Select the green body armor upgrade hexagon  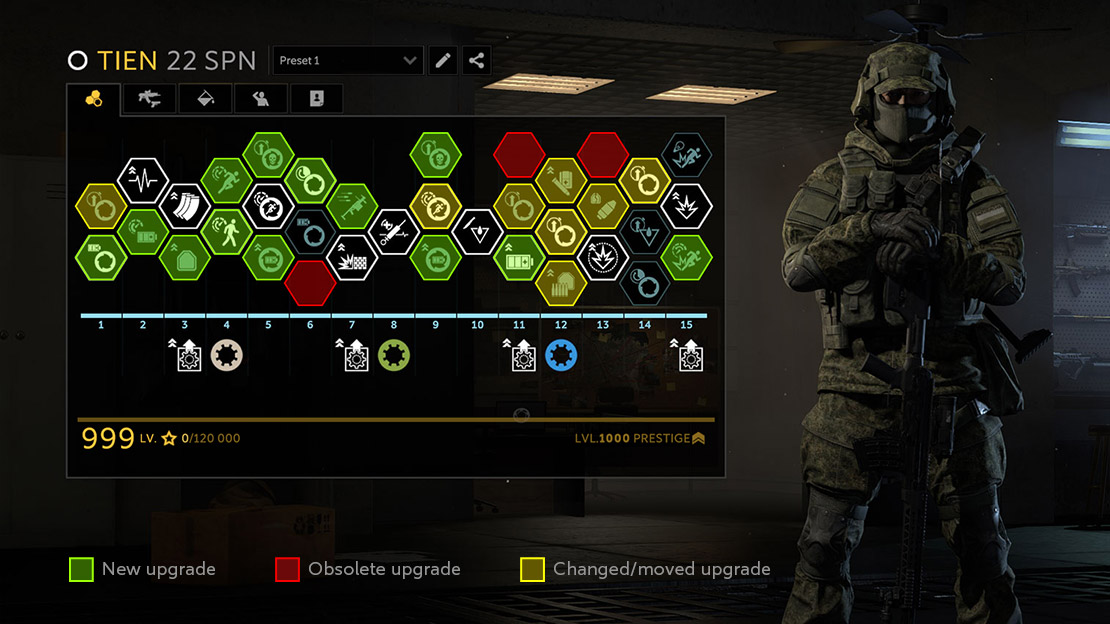click(184, 258)
